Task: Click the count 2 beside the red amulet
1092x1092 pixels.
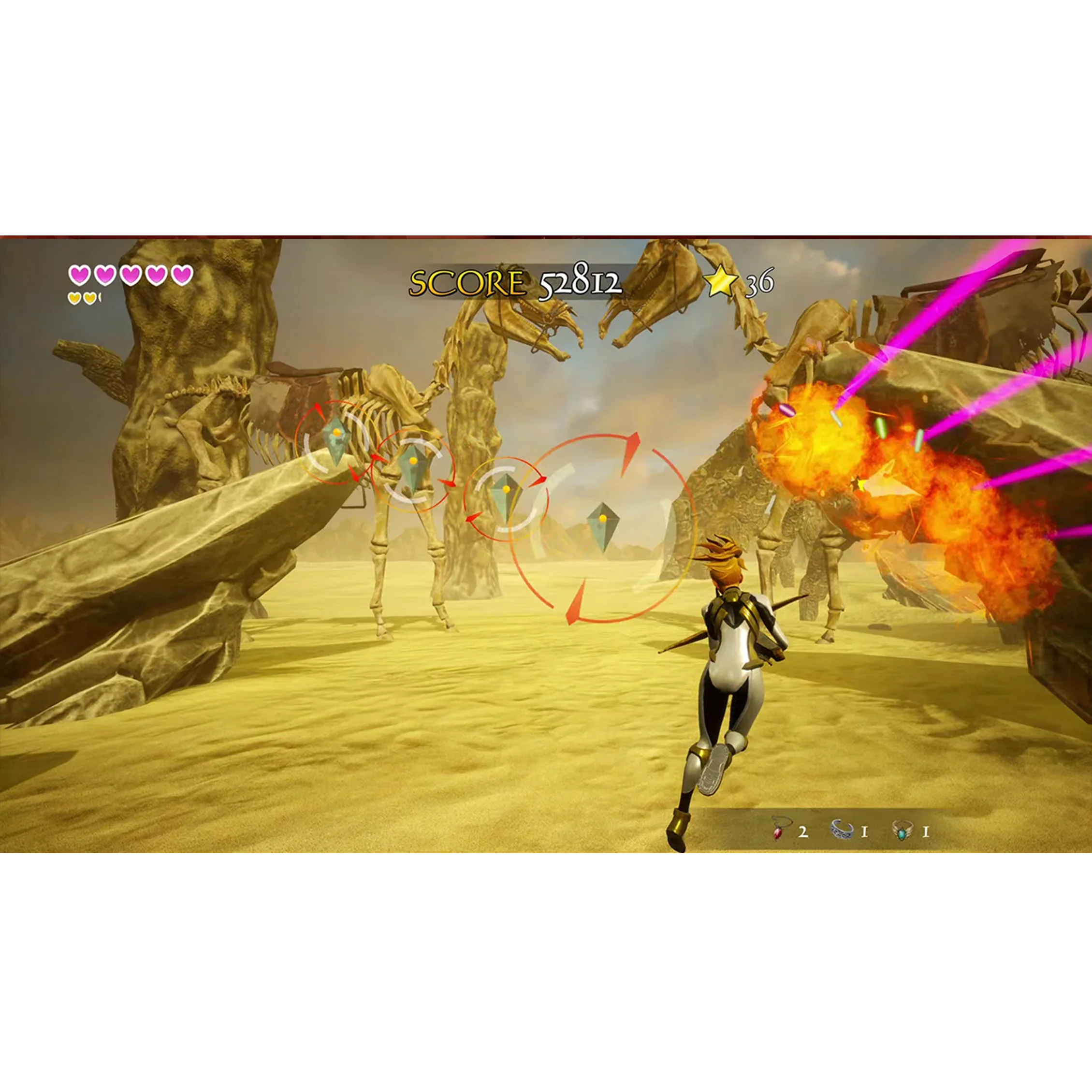Action: [804, 832]
